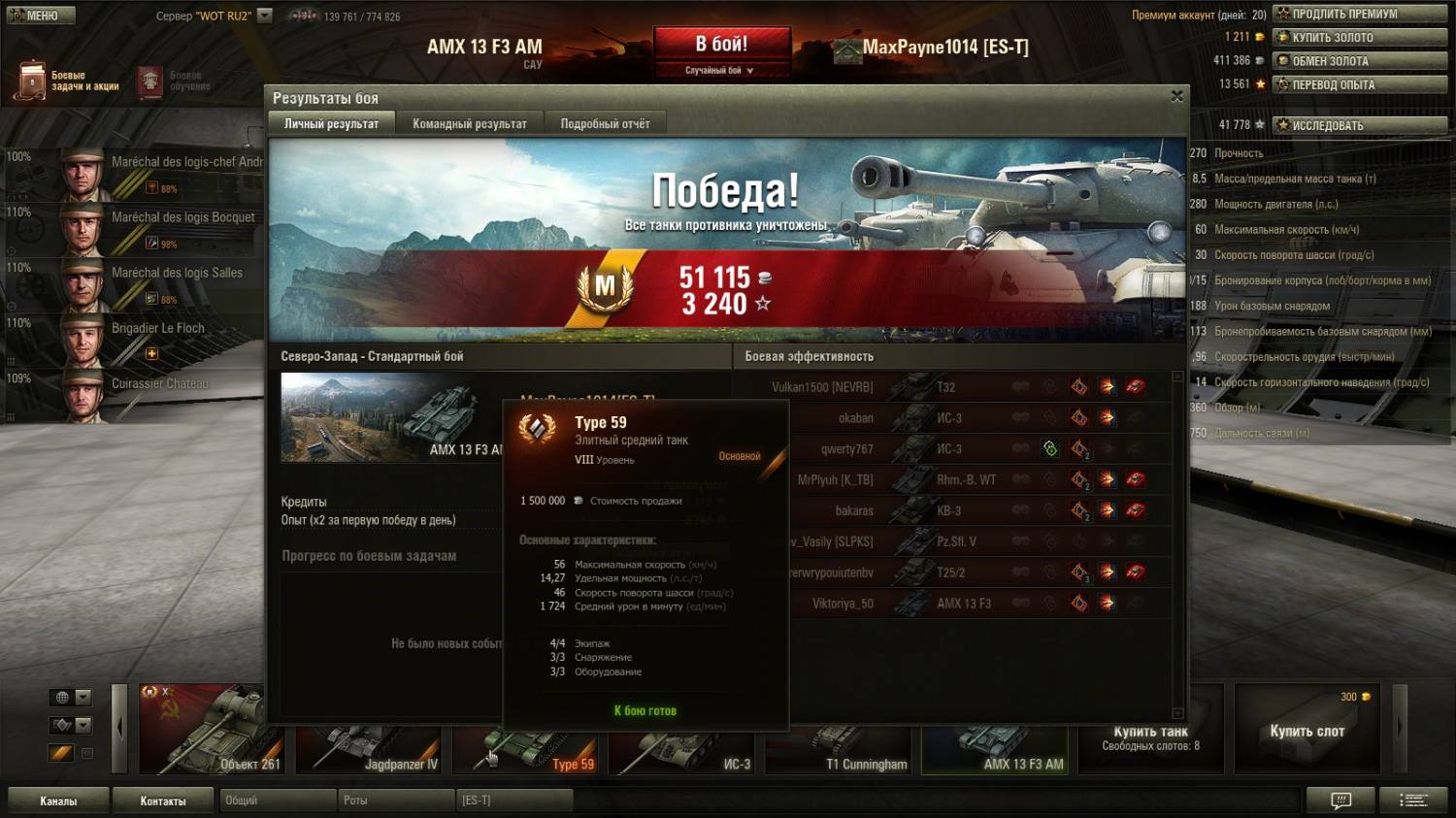Click ПРОДЛИТЬ ПРЕМИУМ button

click(1359, 14)
